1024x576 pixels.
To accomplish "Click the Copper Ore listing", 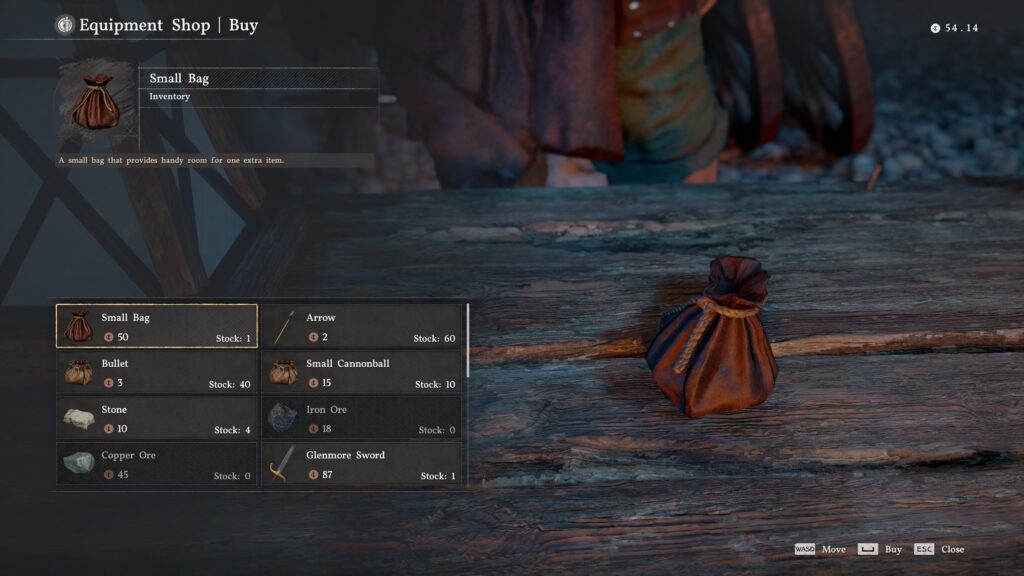I will [157, 464].
